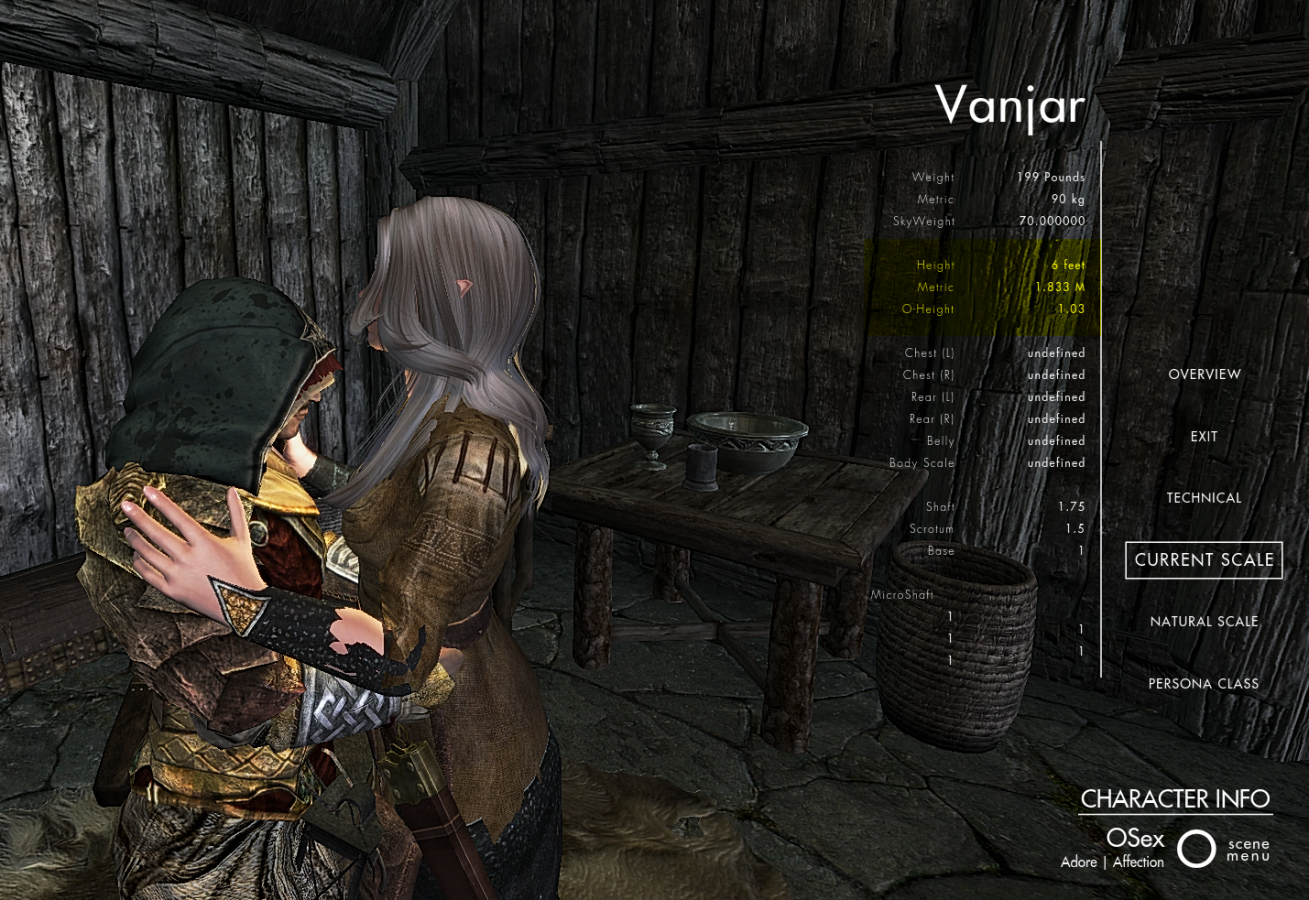Select the CURRENT SCALE tab
Image resolution: width=1309 pixels, height=900 pixels.
tap(1204, 560)
